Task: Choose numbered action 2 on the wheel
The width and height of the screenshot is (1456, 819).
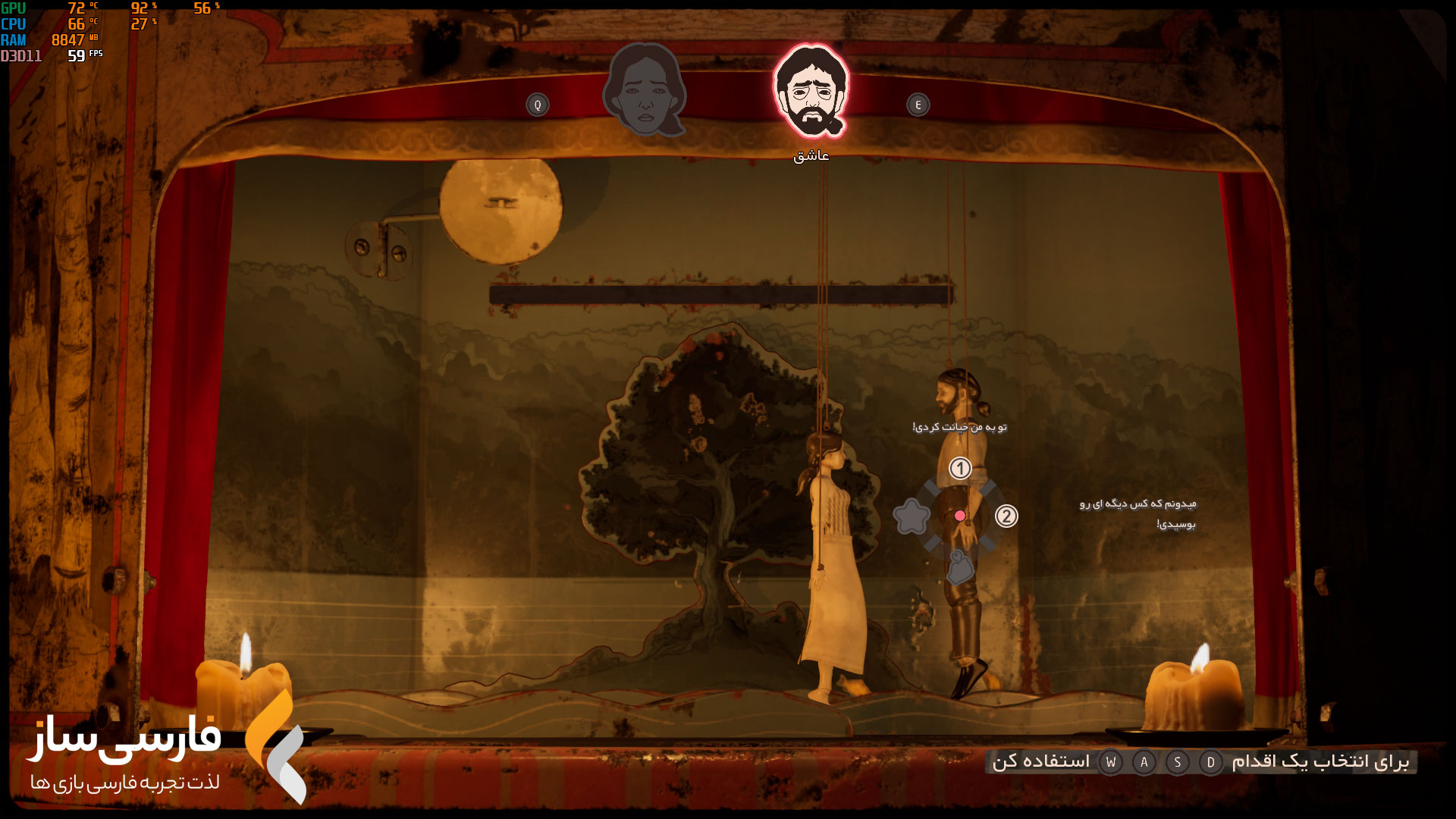Action: (x=1006, y=516)
